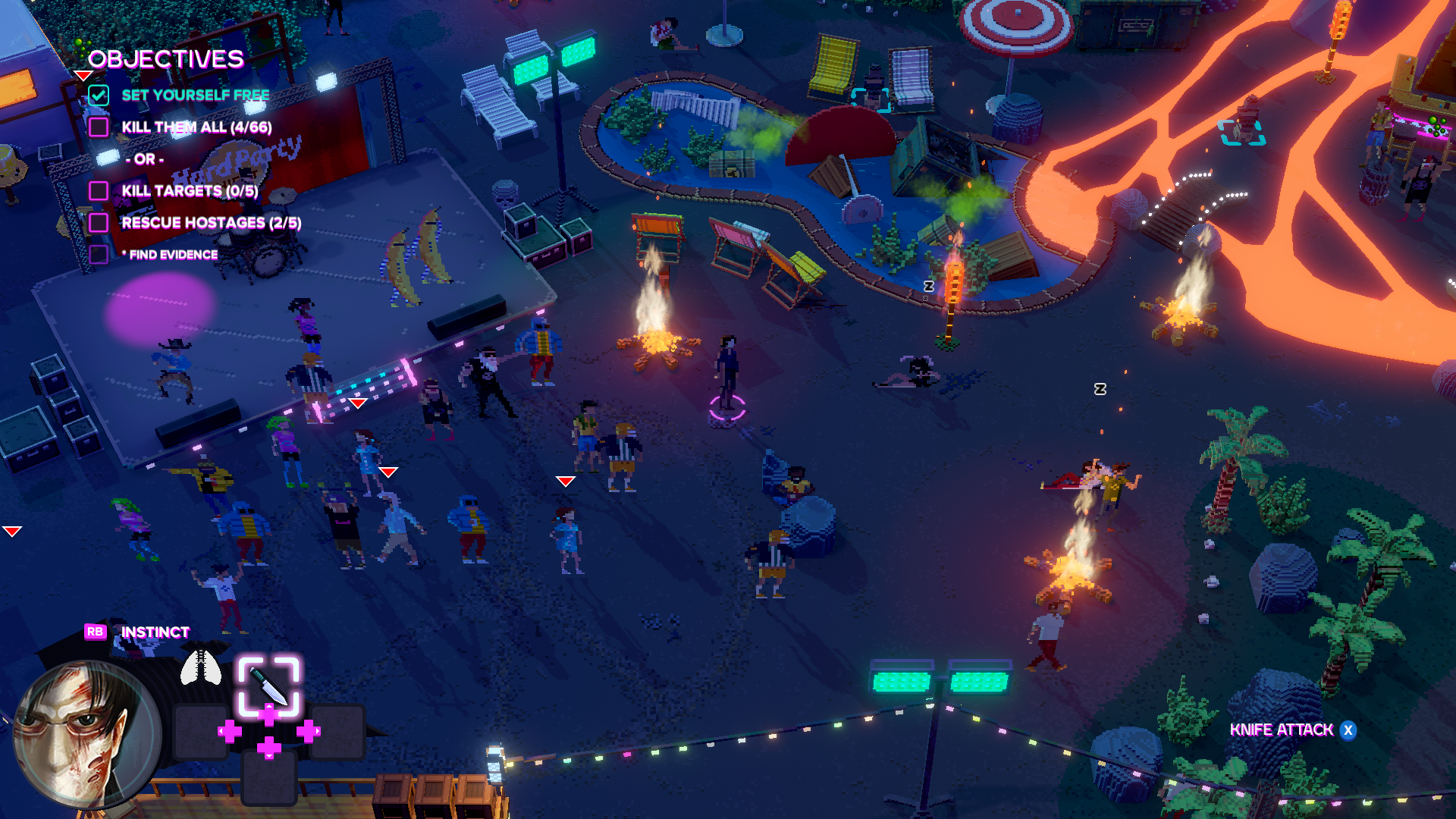This screenshot has width=1456, height=819.
Task: Check the Kill Targets objective box
Action: [99, 191]
